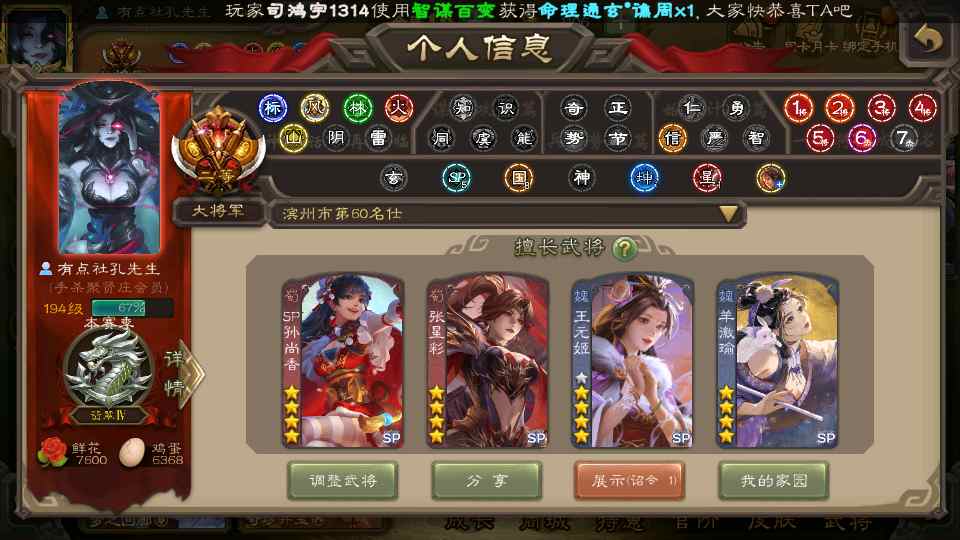Open the 分享 share button
The width and height of the screenshot is (960, 540).
[x=486, y=481]
